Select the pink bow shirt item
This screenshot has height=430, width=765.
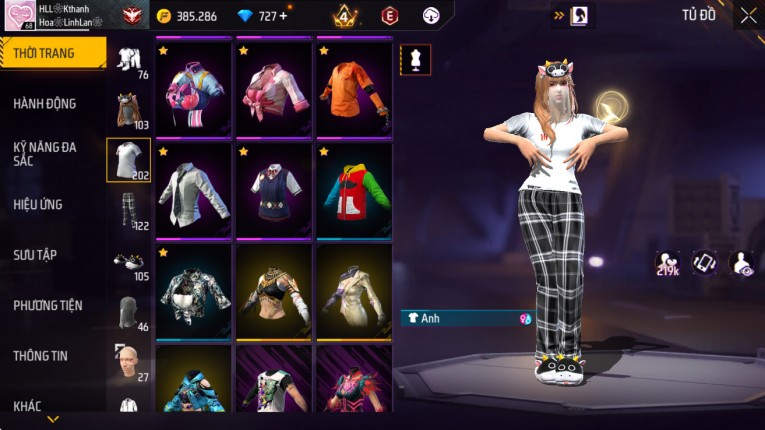(x=274, y=87)
